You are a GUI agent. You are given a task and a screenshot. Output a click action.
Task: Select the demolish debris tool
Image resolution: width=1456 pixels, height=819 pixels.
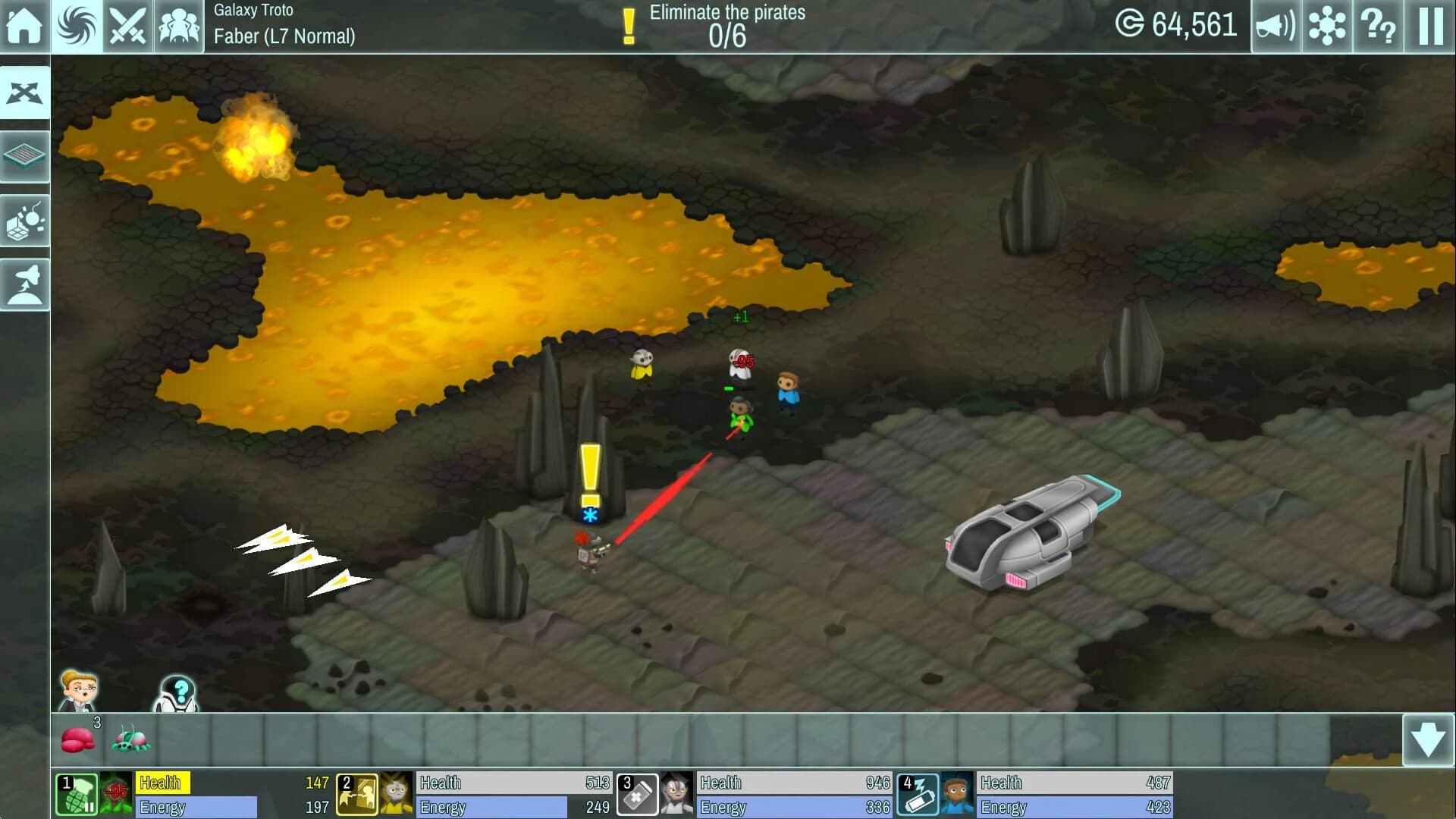25,220
